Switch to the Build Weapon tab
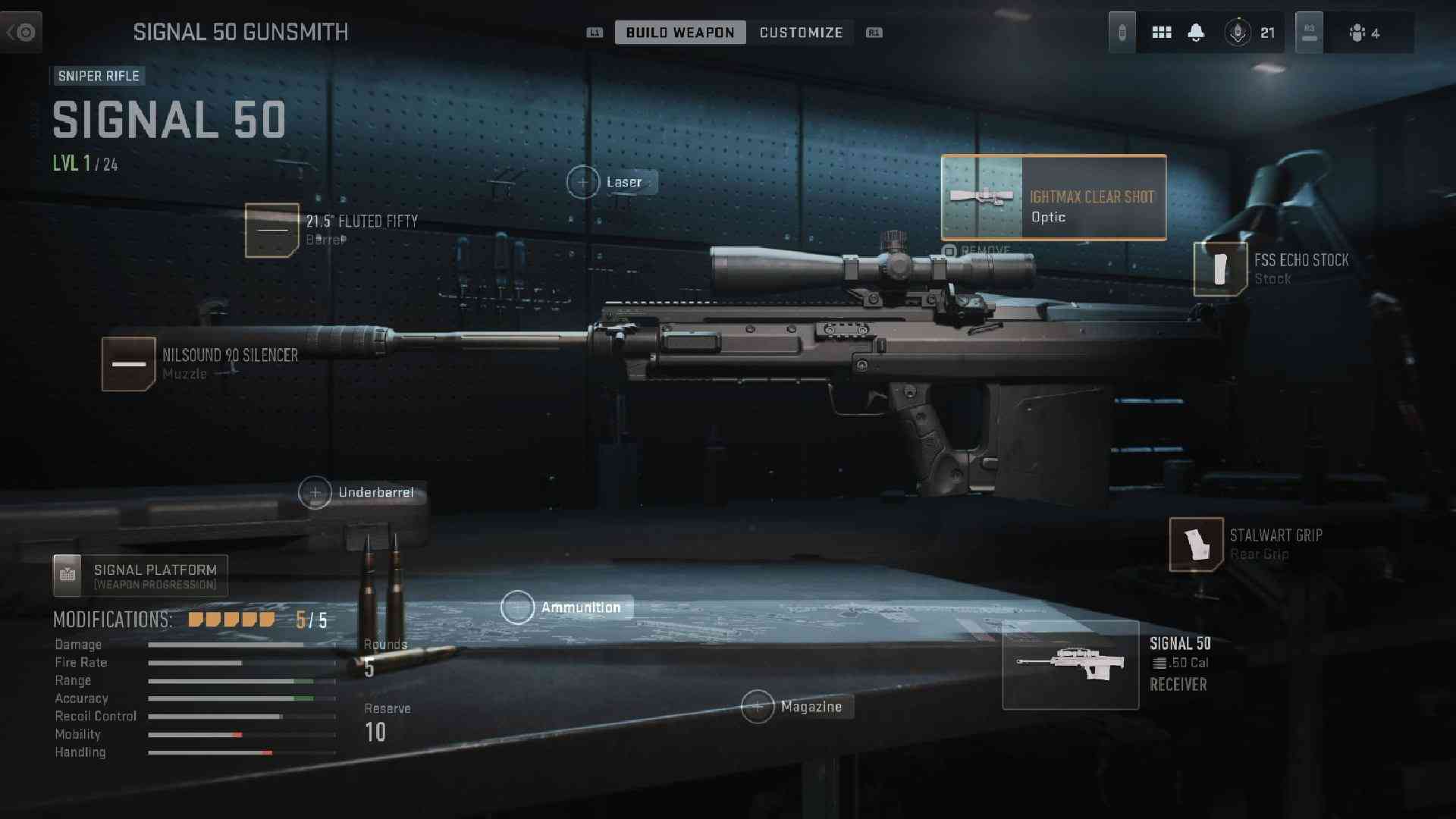This screenshot has width=1456, height=819. point(679,33)
